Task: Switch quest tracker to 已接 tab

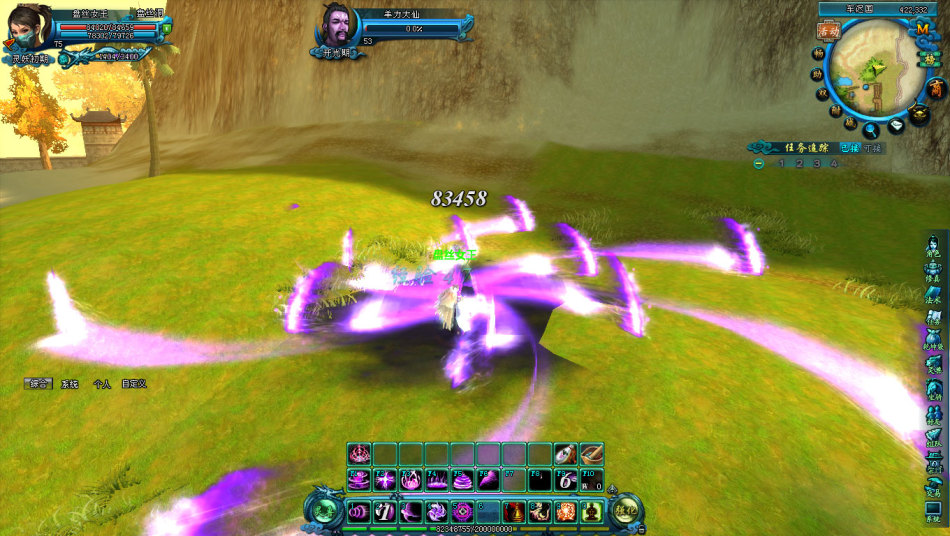Action: 849,148
